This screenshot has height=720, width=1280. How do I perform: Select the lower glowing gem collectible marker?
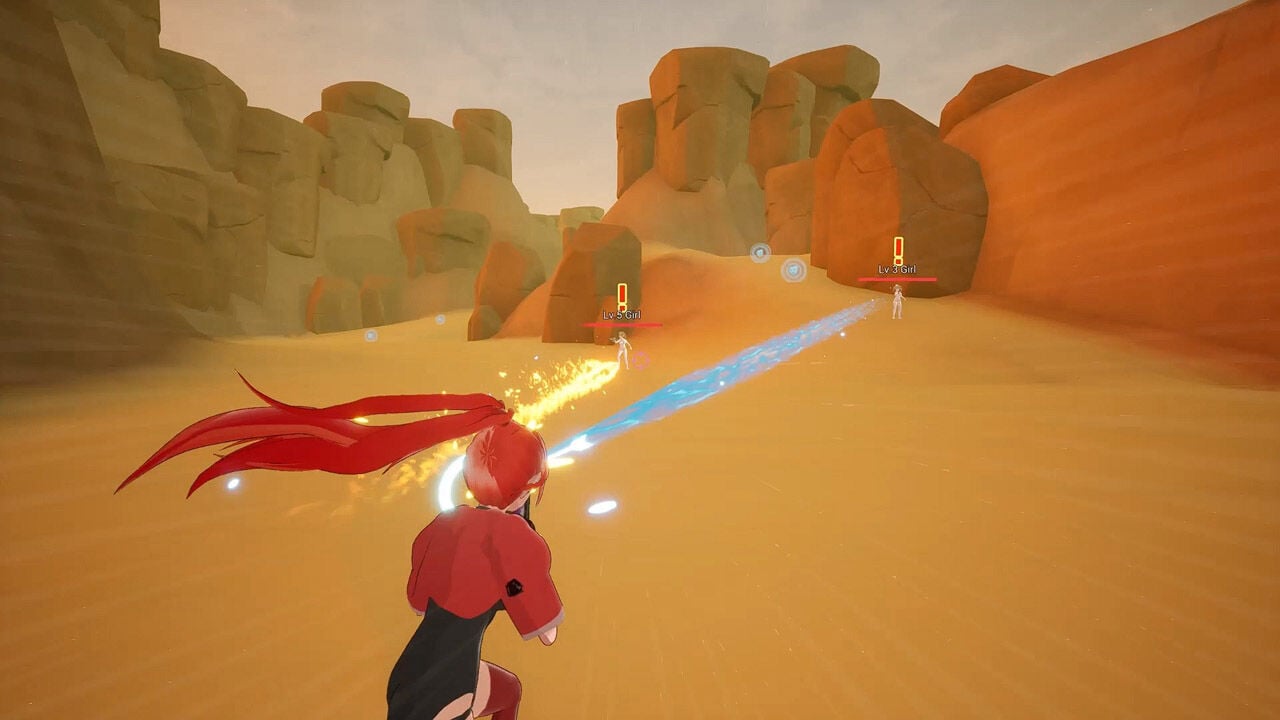coord(792,269)
